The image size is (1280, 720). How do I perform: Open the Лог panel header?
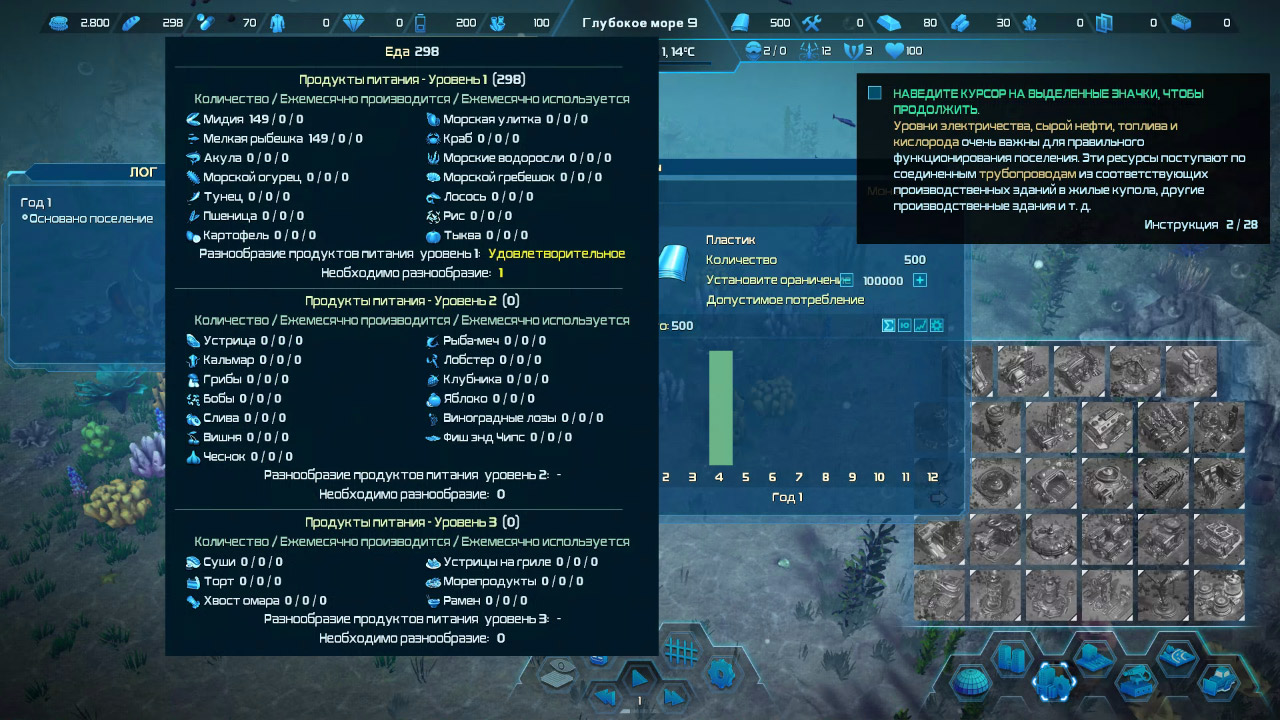coord(143,172)
